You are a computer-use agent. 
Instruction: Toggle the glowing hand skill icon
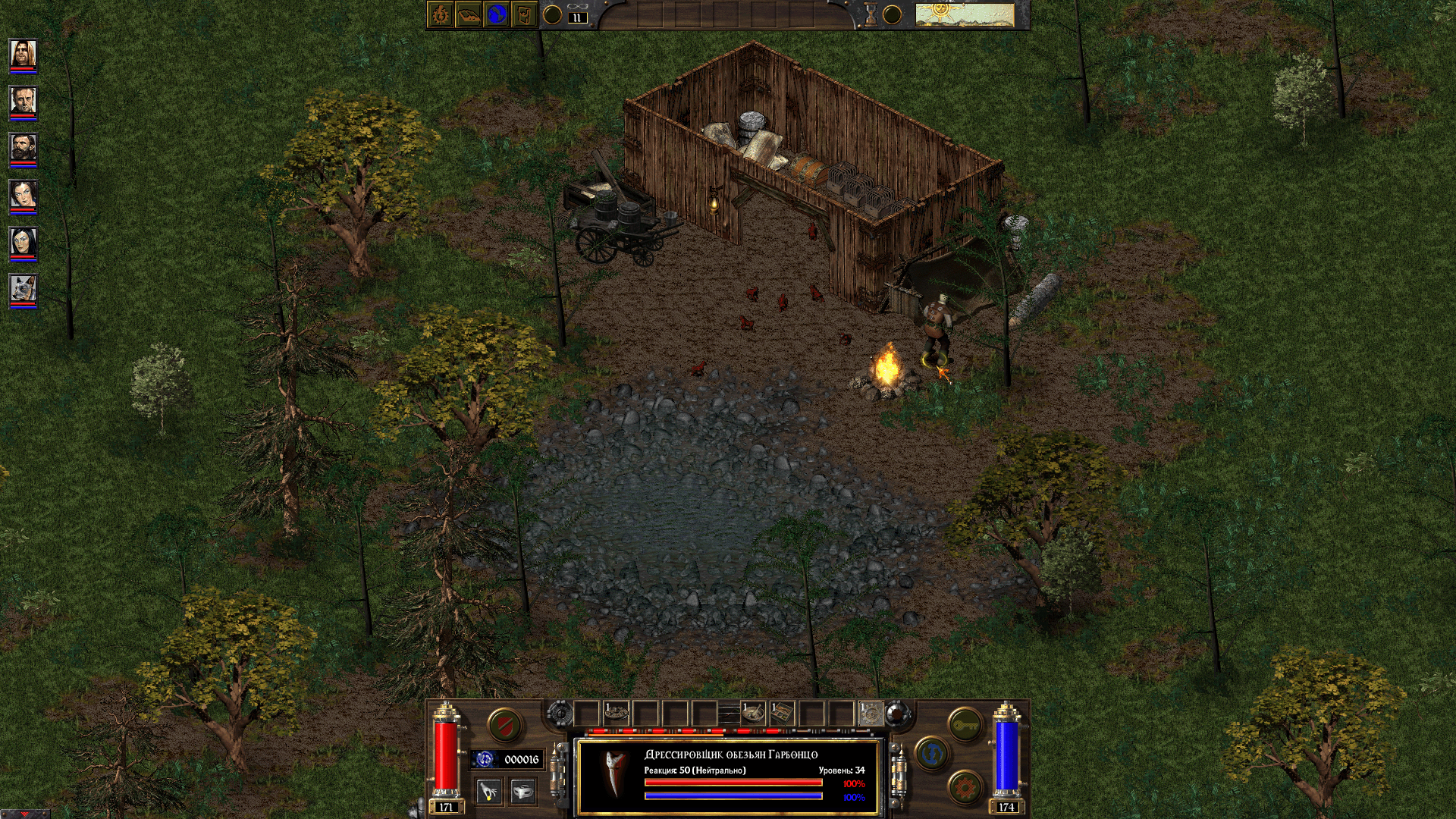(489, 790)
